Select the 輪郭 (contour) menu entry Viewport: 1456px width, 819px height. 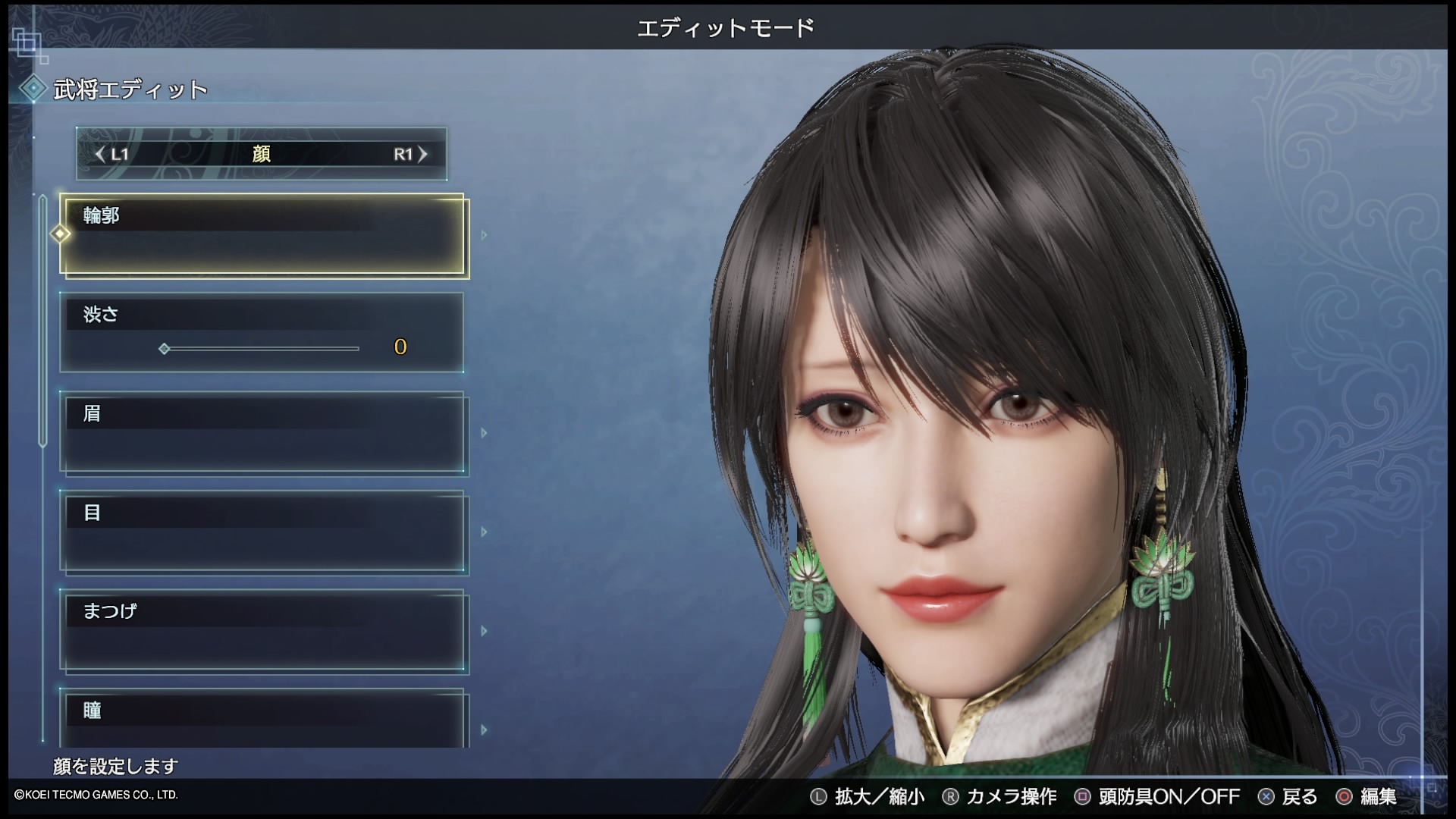coord(262,235)
